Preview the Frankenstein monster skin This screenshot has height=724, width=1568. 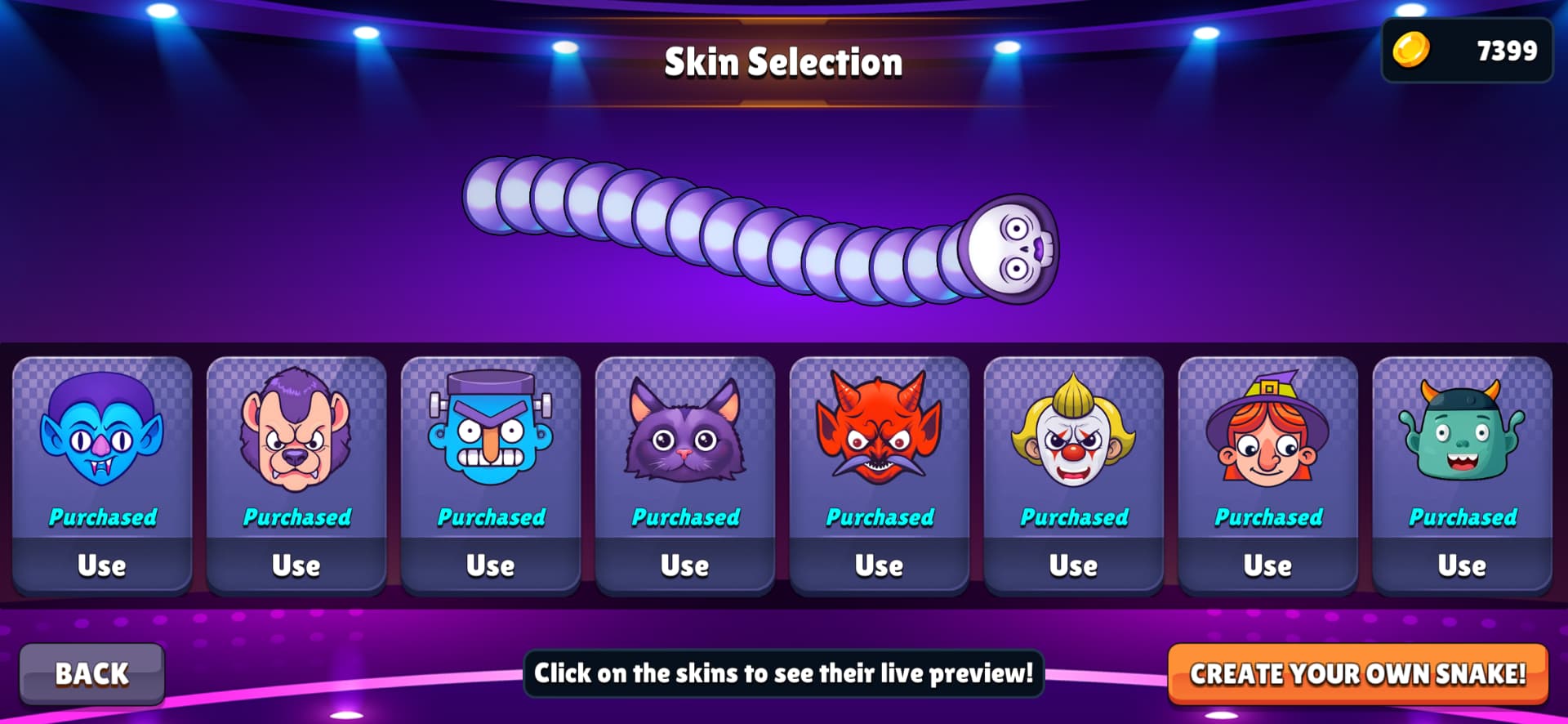tap(491, 430)
